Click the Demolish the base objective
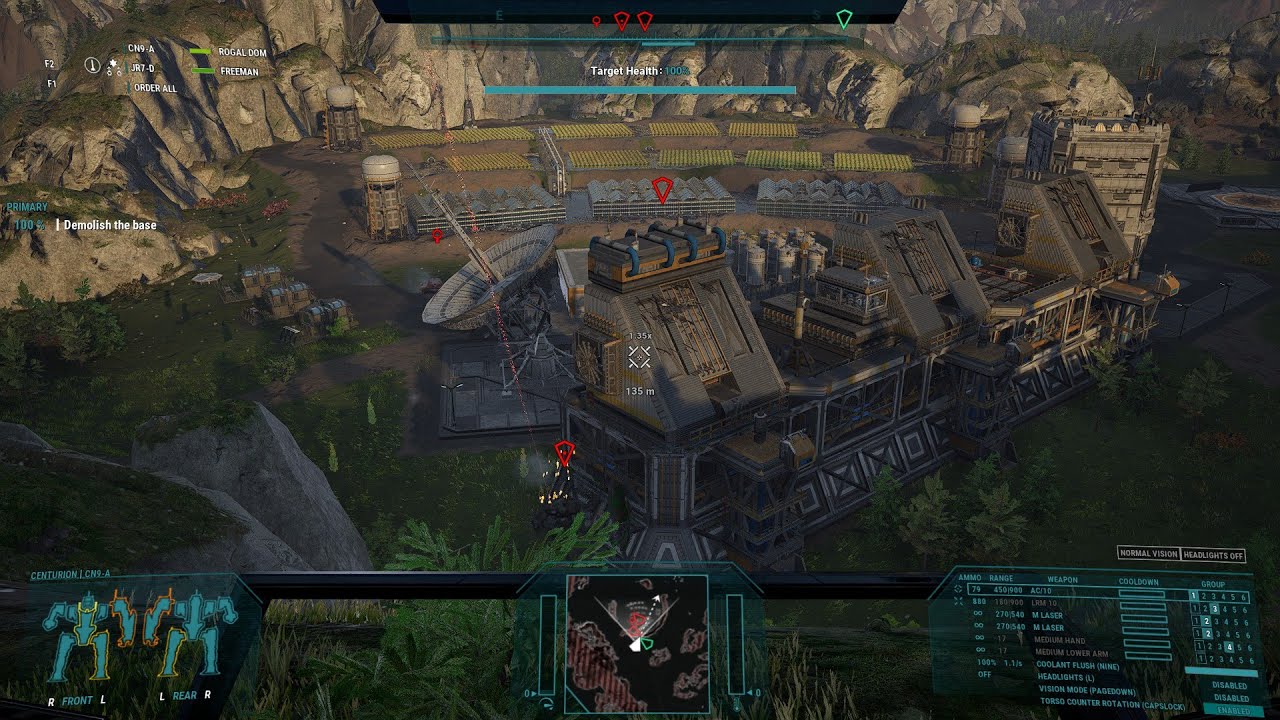The width and height of the screenshot is (1280, 720). pyautogui.click(x=110, y=225)
